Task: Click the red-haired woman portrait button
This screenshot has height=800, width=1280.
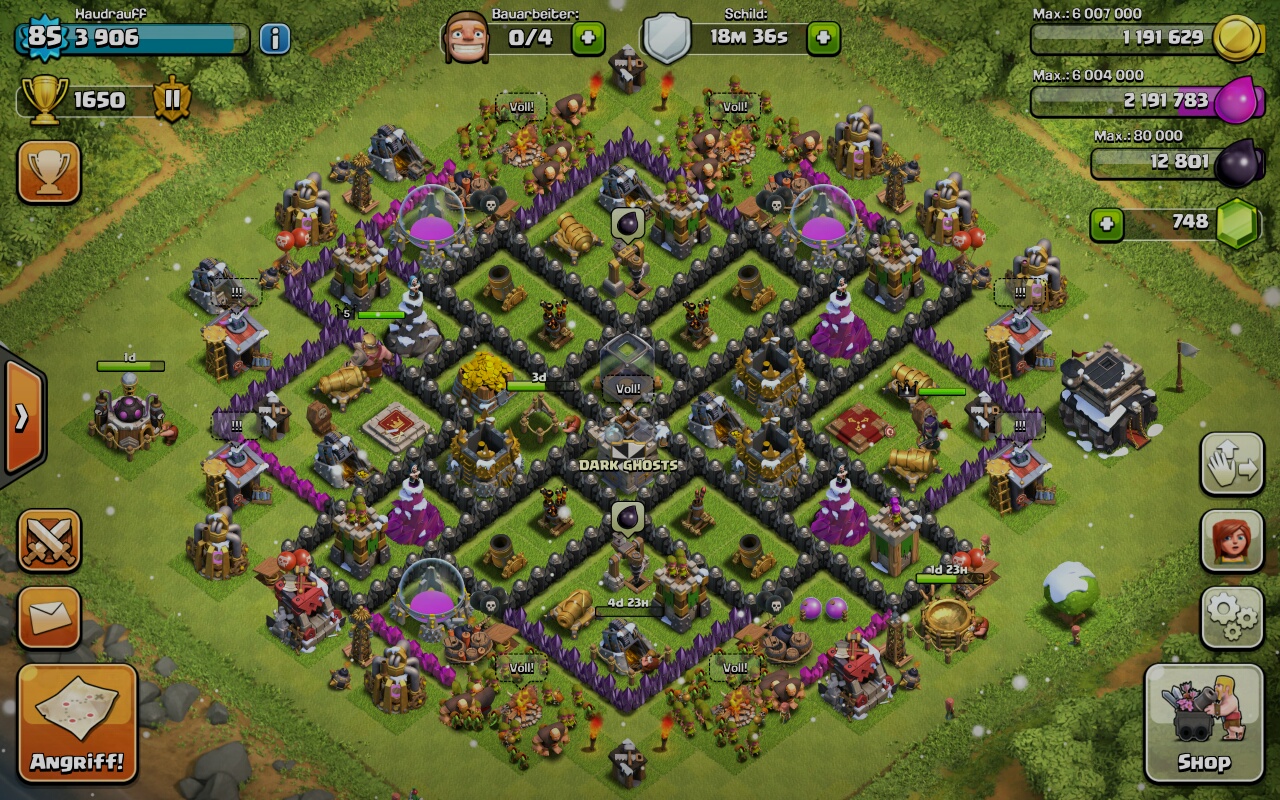Action: [1231, 541]
